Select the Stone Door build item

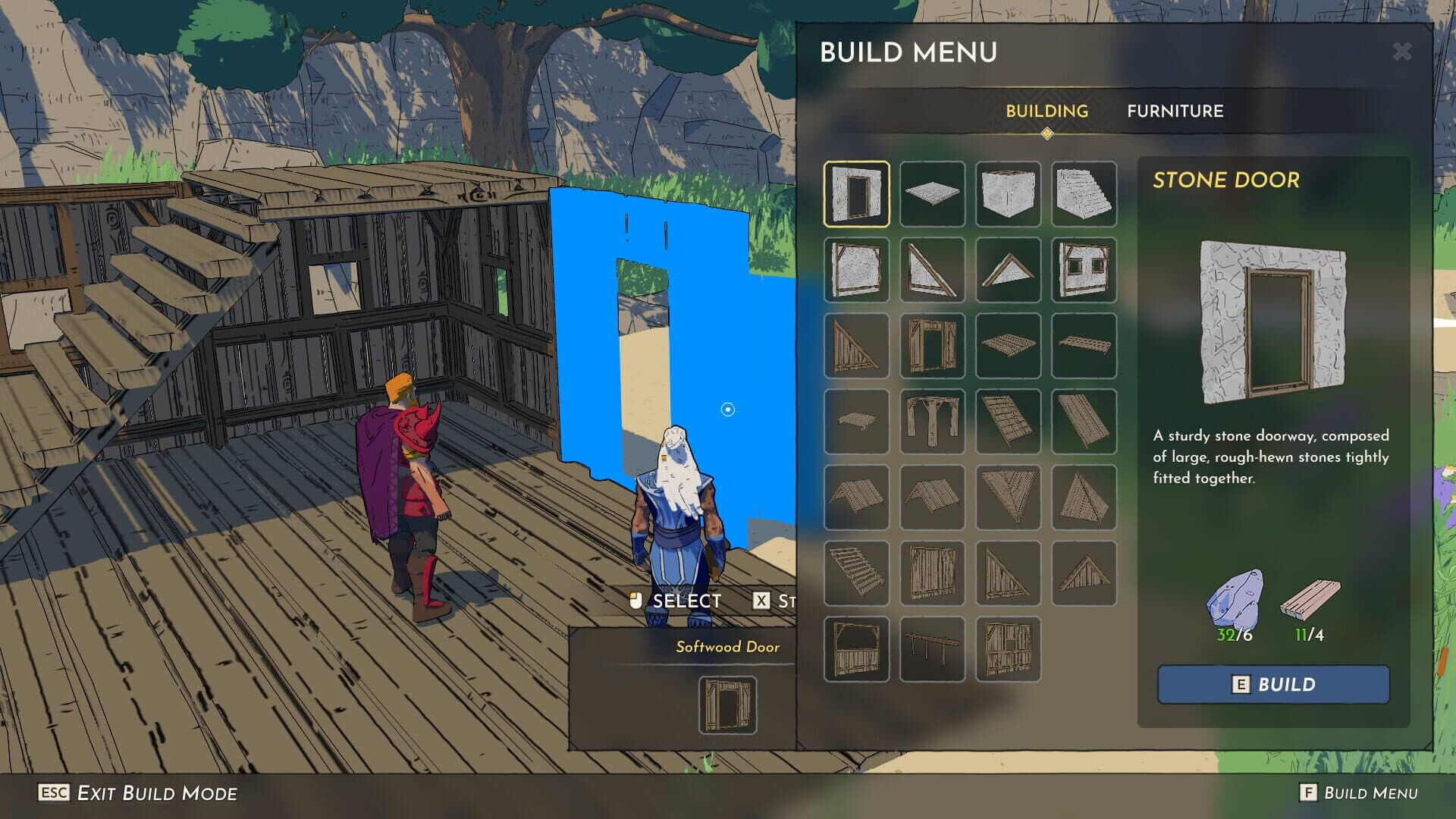(857, 193)
